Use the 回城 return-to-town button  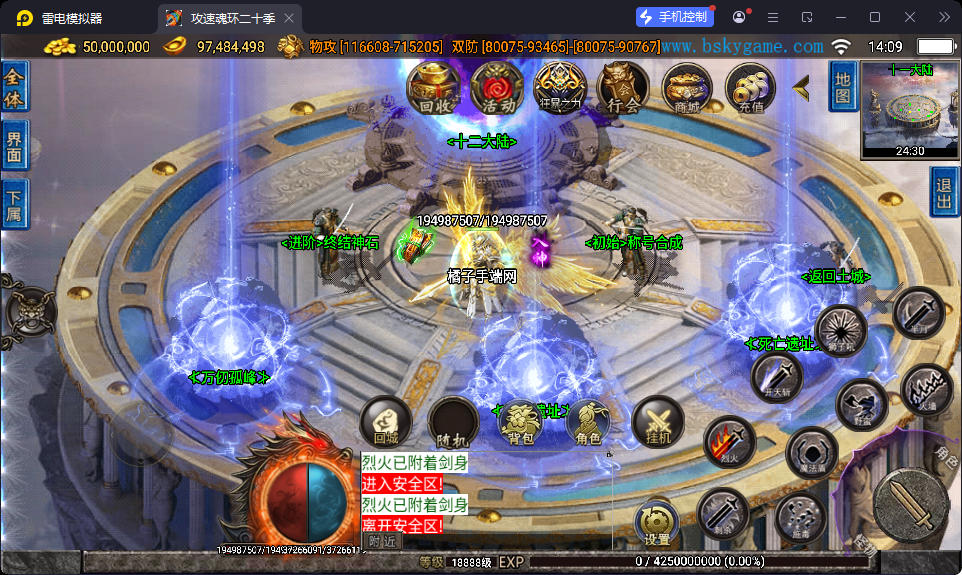pos(386,421)
